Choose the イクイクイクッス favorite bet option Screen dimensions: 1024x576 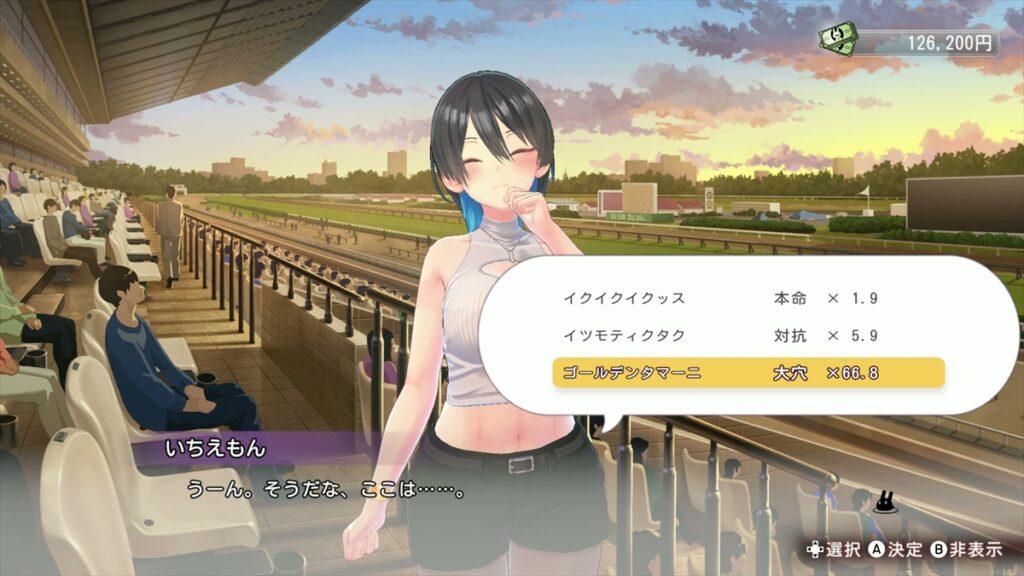748,298
